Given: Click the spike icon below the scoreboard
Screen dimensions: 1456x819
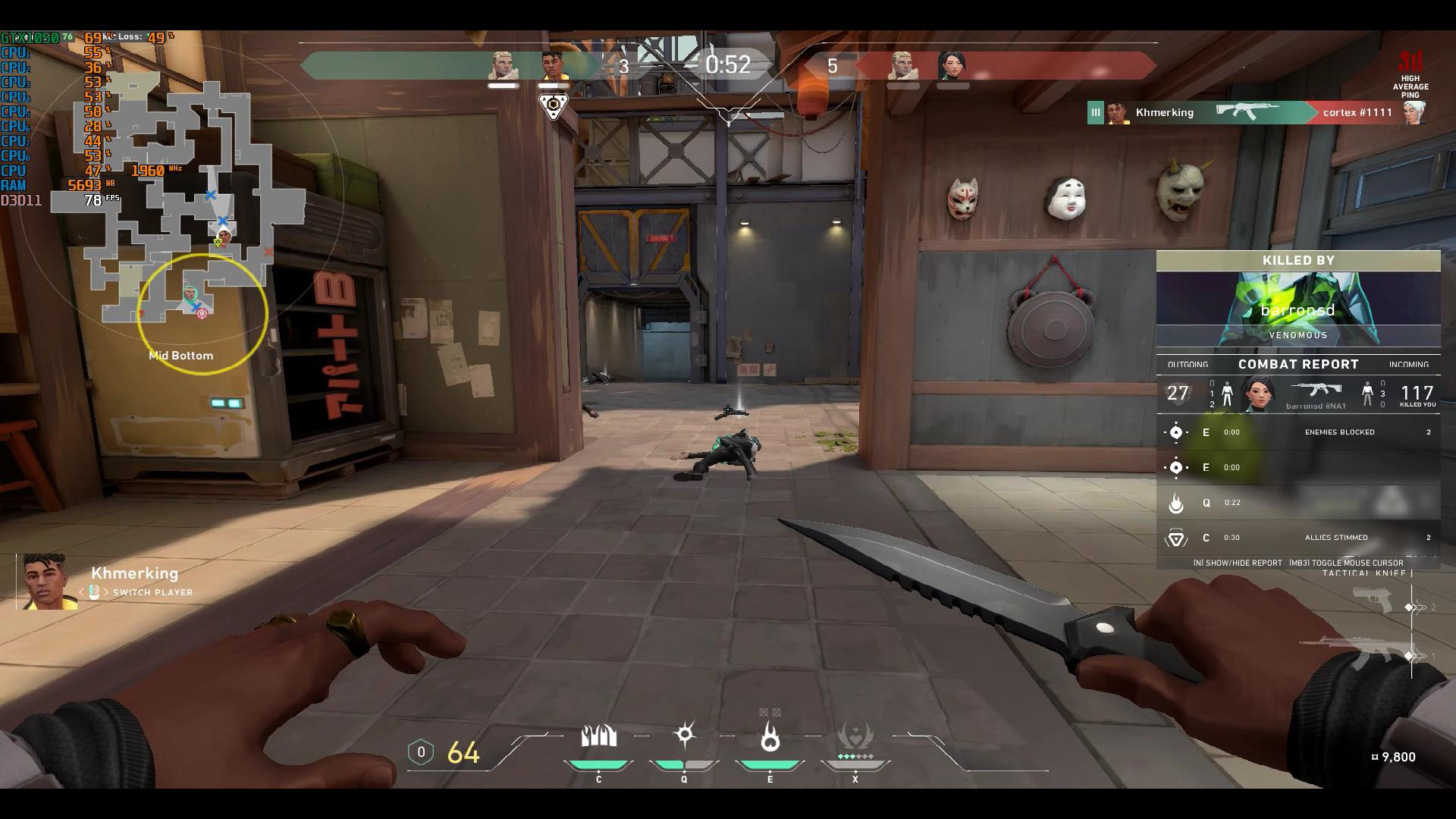Looking at the screenshot, I should pyautogui.click(x=554, y=106).
